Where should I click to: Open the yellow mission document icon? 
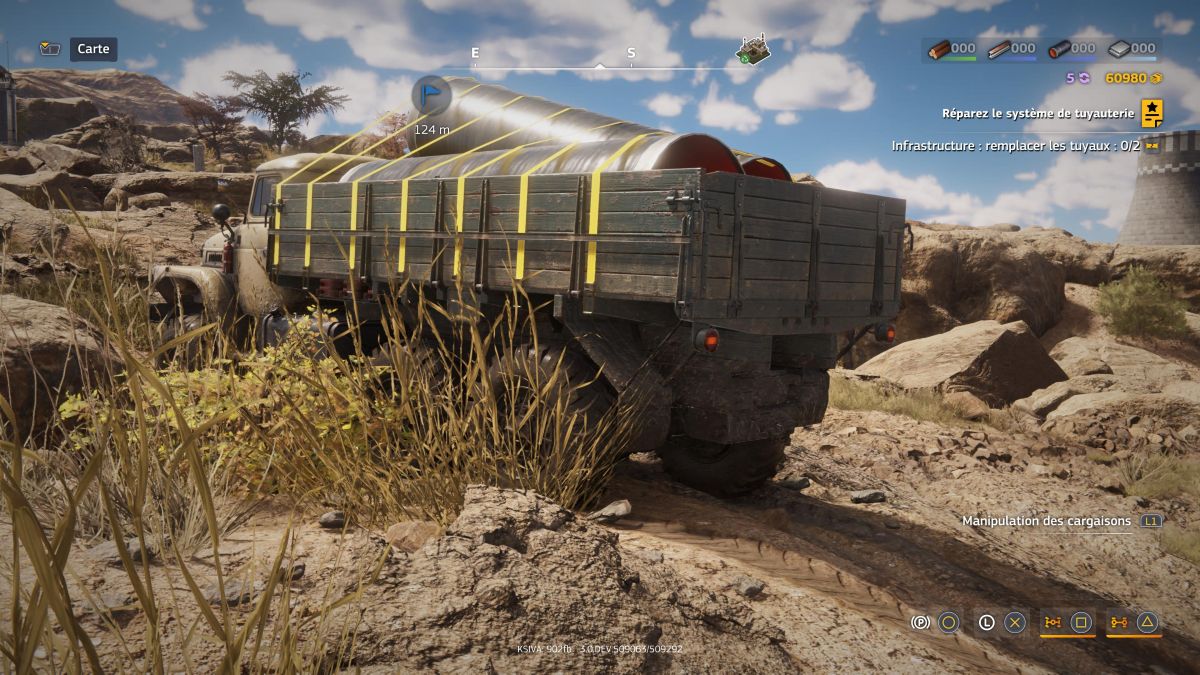1152,113
